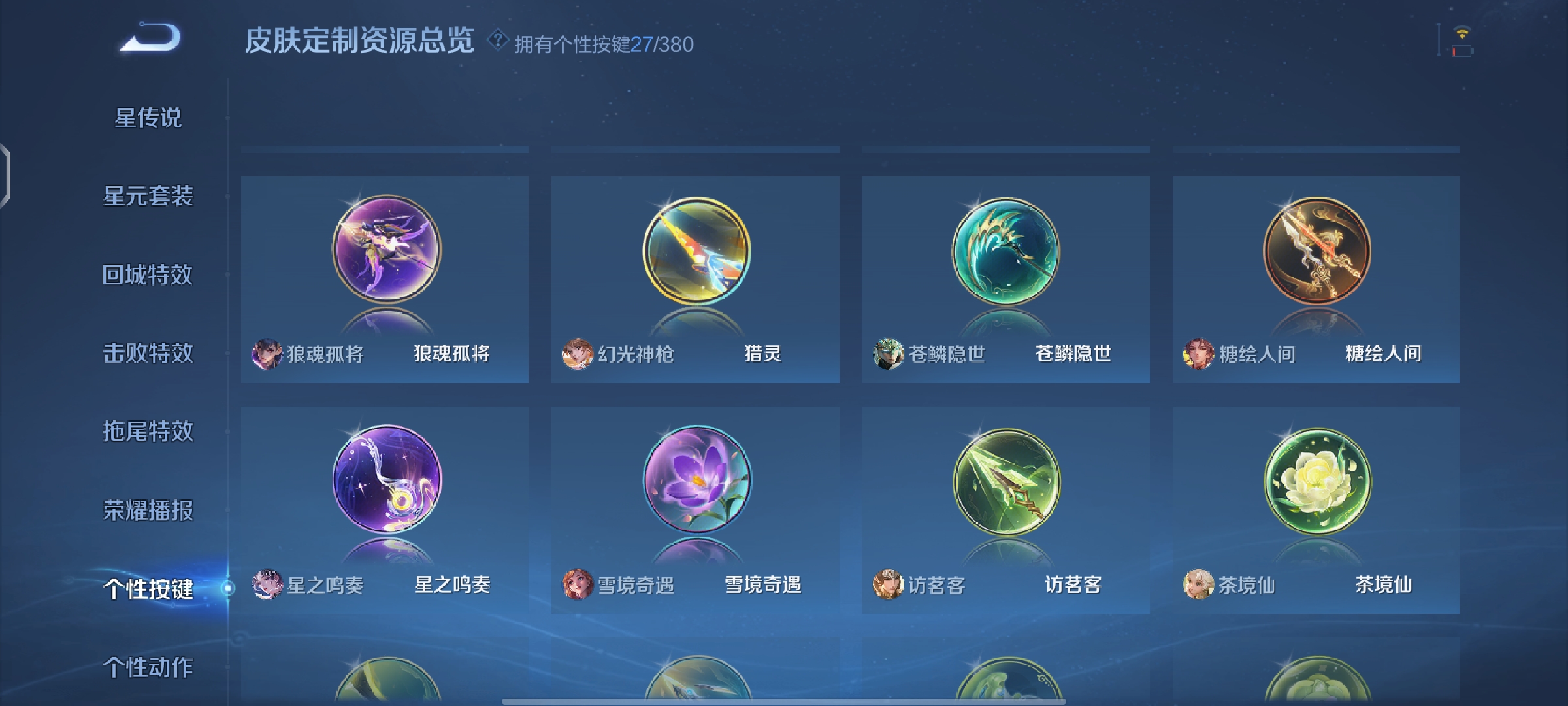Viewport: 1568px width, 706px height.
Task: Switch to 回城特效 tab
Action: (x=150, y=275)
